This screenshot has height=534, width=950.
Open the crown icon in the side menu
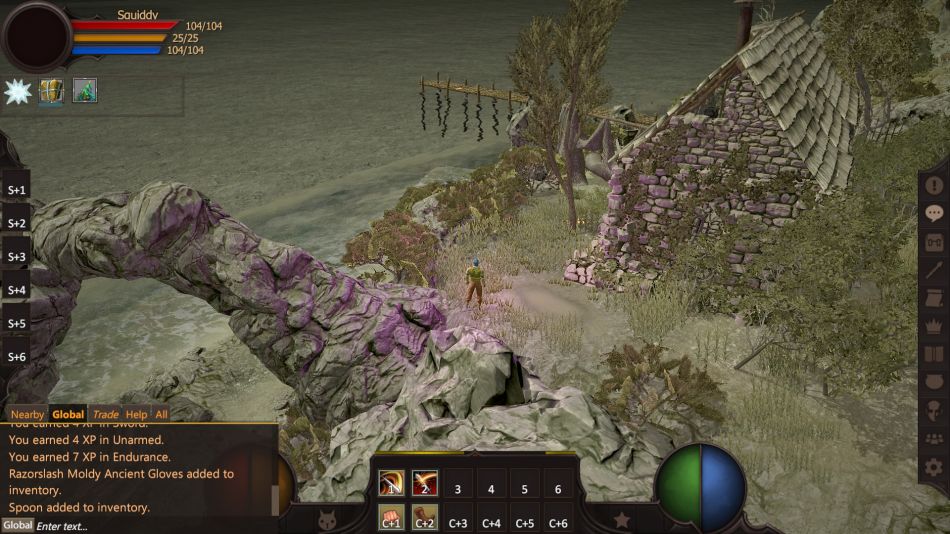tap(934, 325)
